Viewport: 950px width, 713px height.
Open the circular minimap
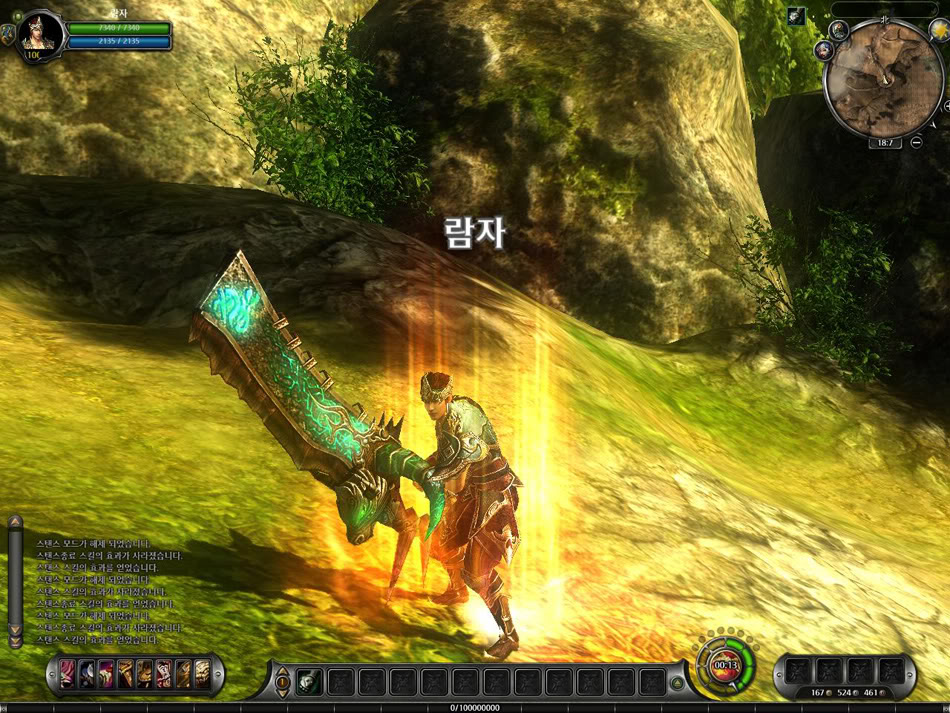point(882,85)
